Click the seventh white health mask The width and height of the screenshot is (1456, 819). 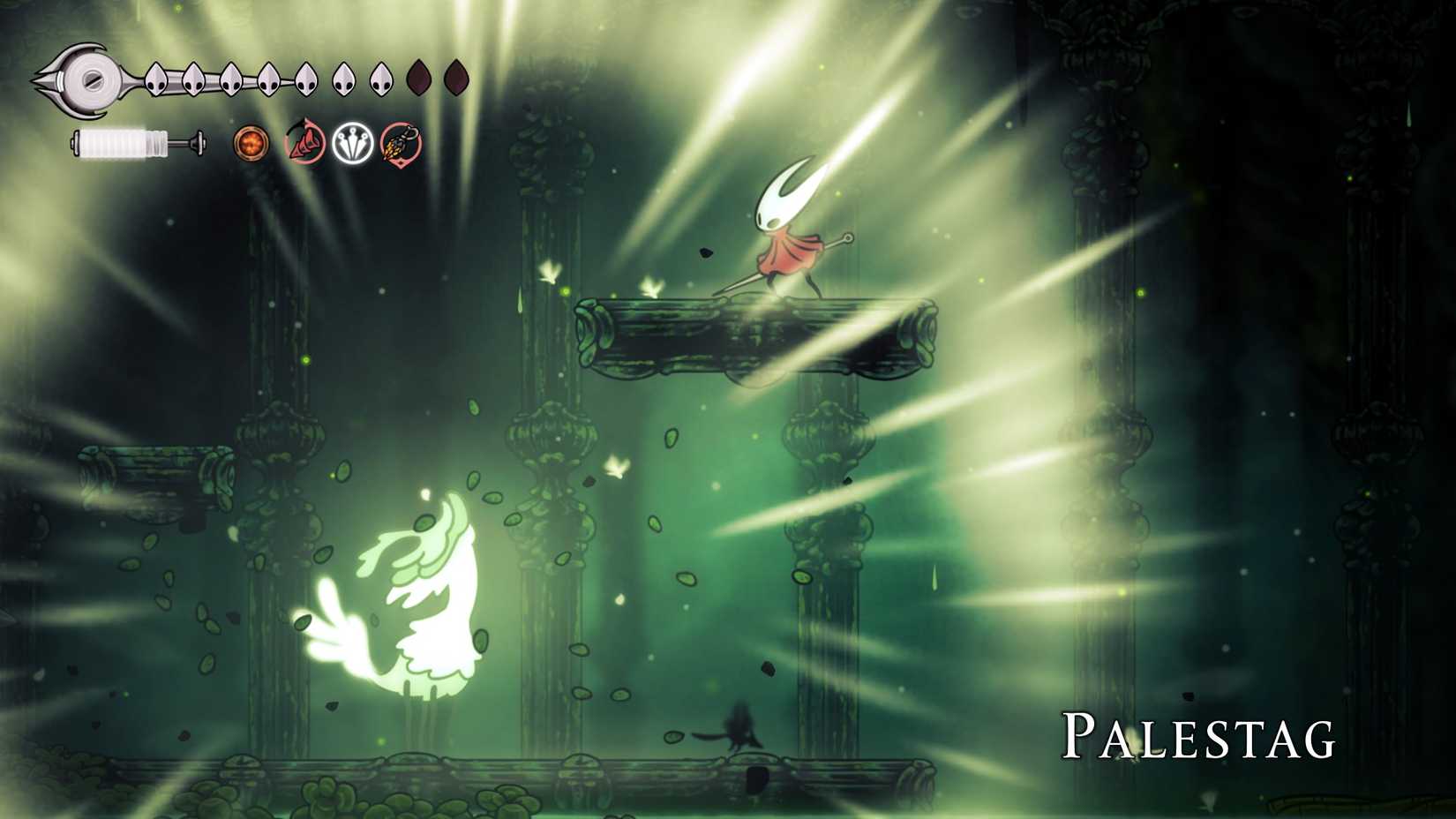pos(381,78)
